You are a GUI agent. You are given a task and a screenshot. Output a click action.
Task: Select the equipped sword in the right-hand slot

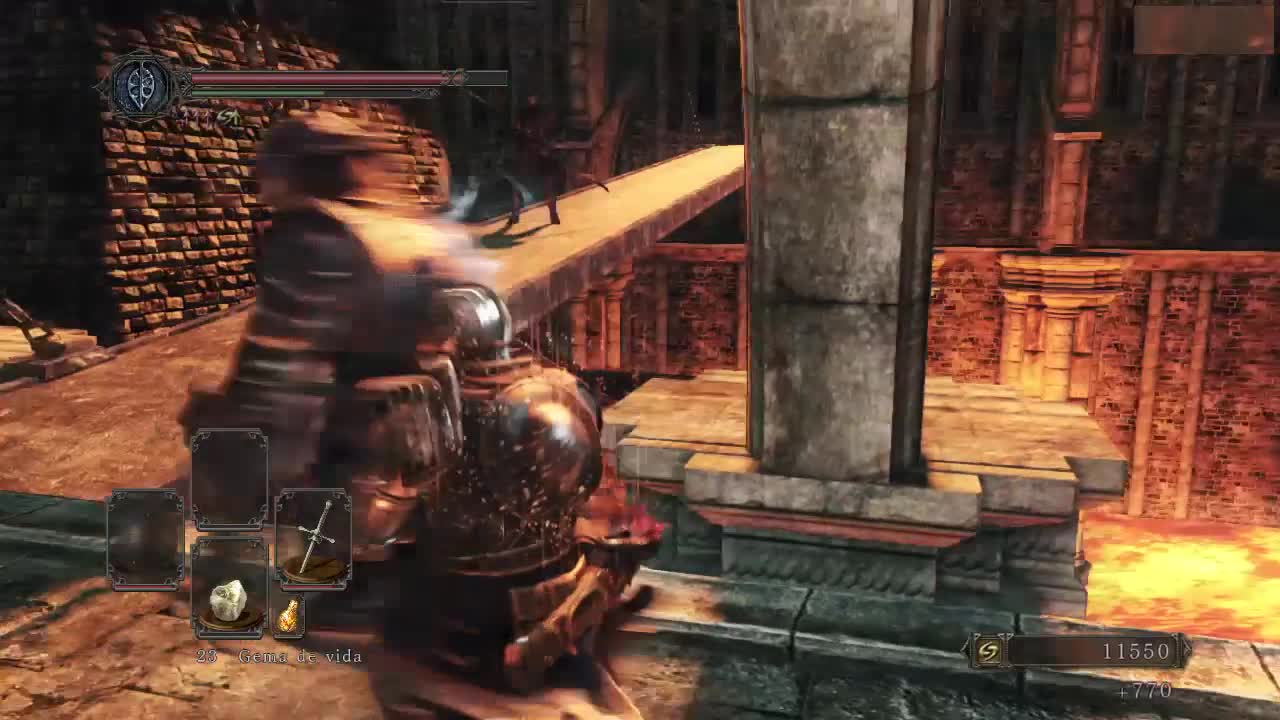(x=314, y=537)
